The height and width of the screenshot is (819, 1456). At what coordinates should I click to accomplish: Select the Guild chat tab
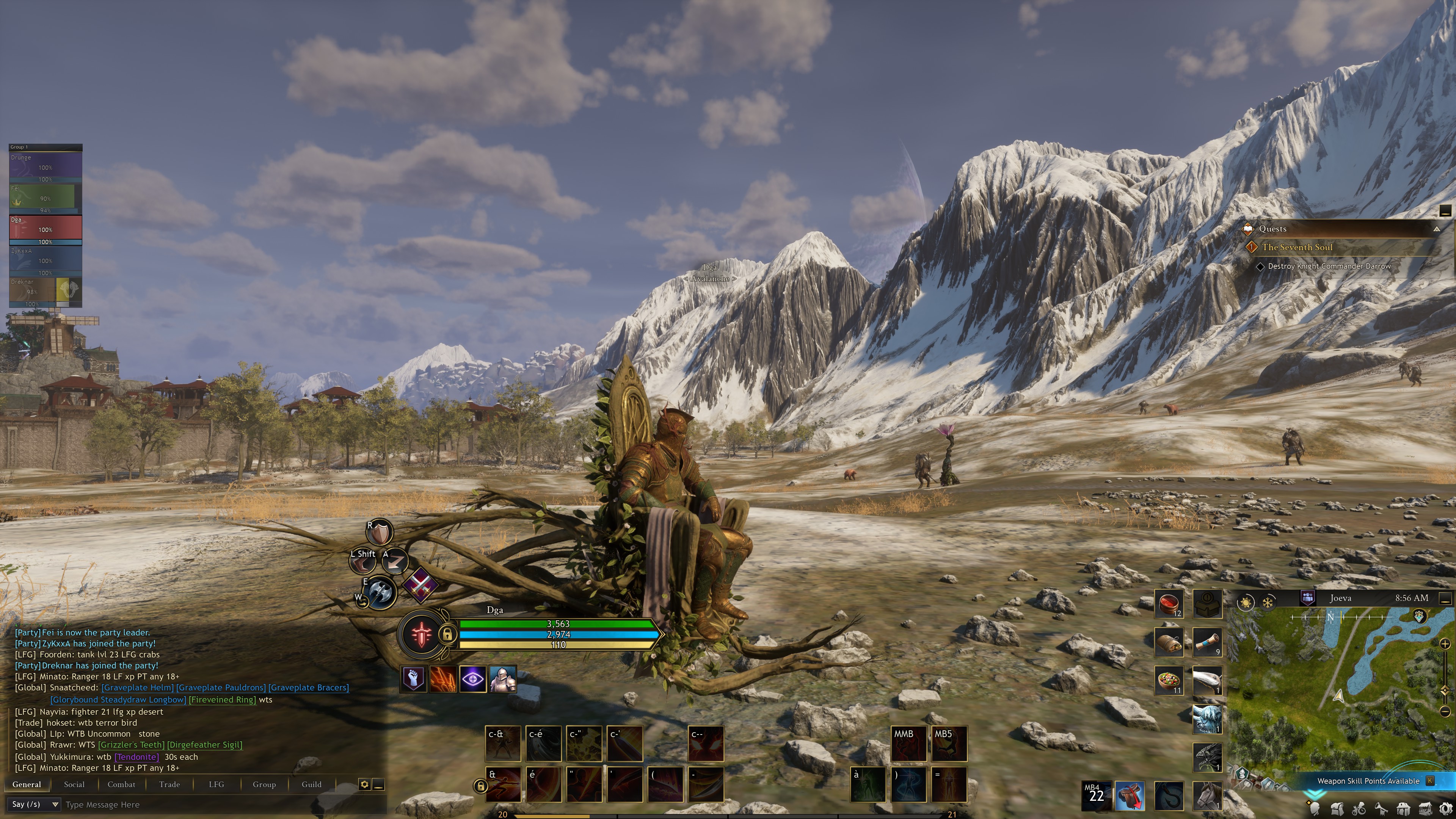[x=311, y=784]
